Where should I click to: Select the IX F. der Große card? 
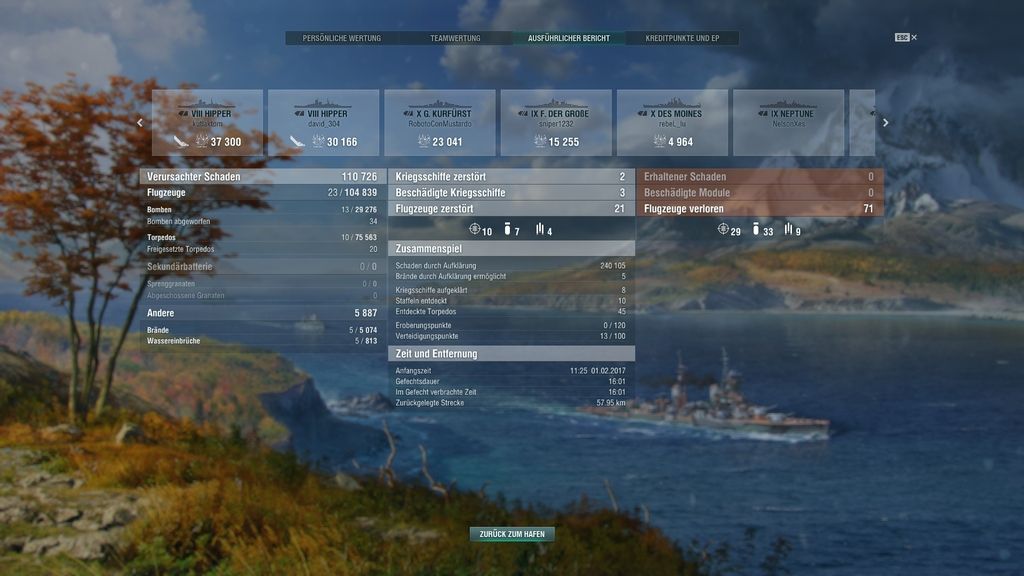coord(556,123)
